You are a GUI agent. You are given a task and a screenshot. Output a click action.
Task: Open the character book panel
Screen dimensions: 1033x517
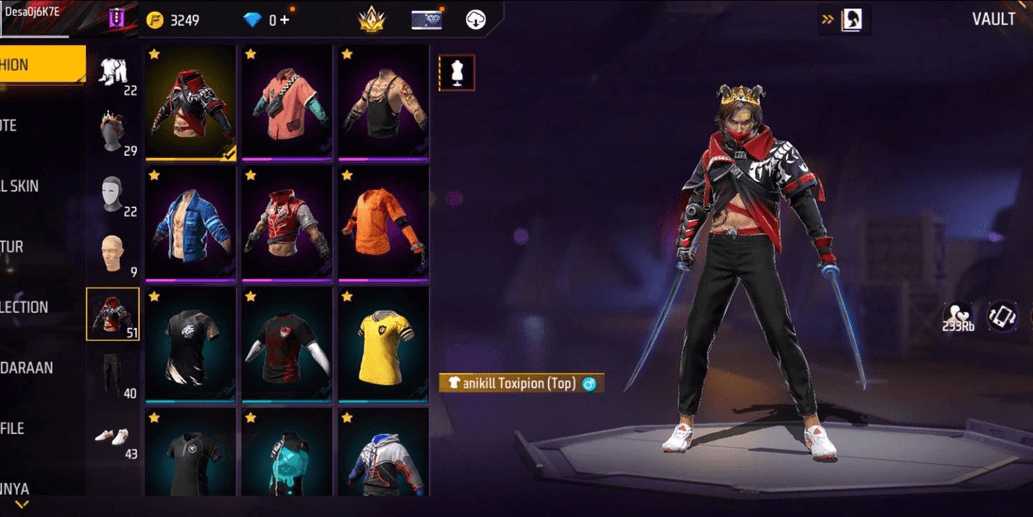(851, 20)
